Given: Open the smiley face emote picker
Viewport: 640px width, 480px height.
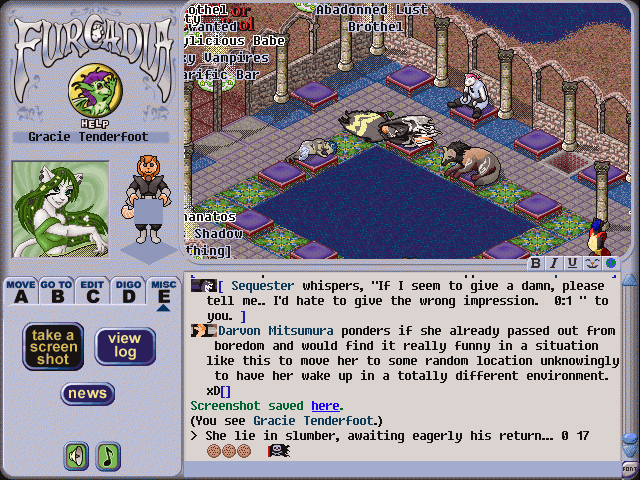Looking at the screenshot, I should pyautogui.click(x=591, y=263).
